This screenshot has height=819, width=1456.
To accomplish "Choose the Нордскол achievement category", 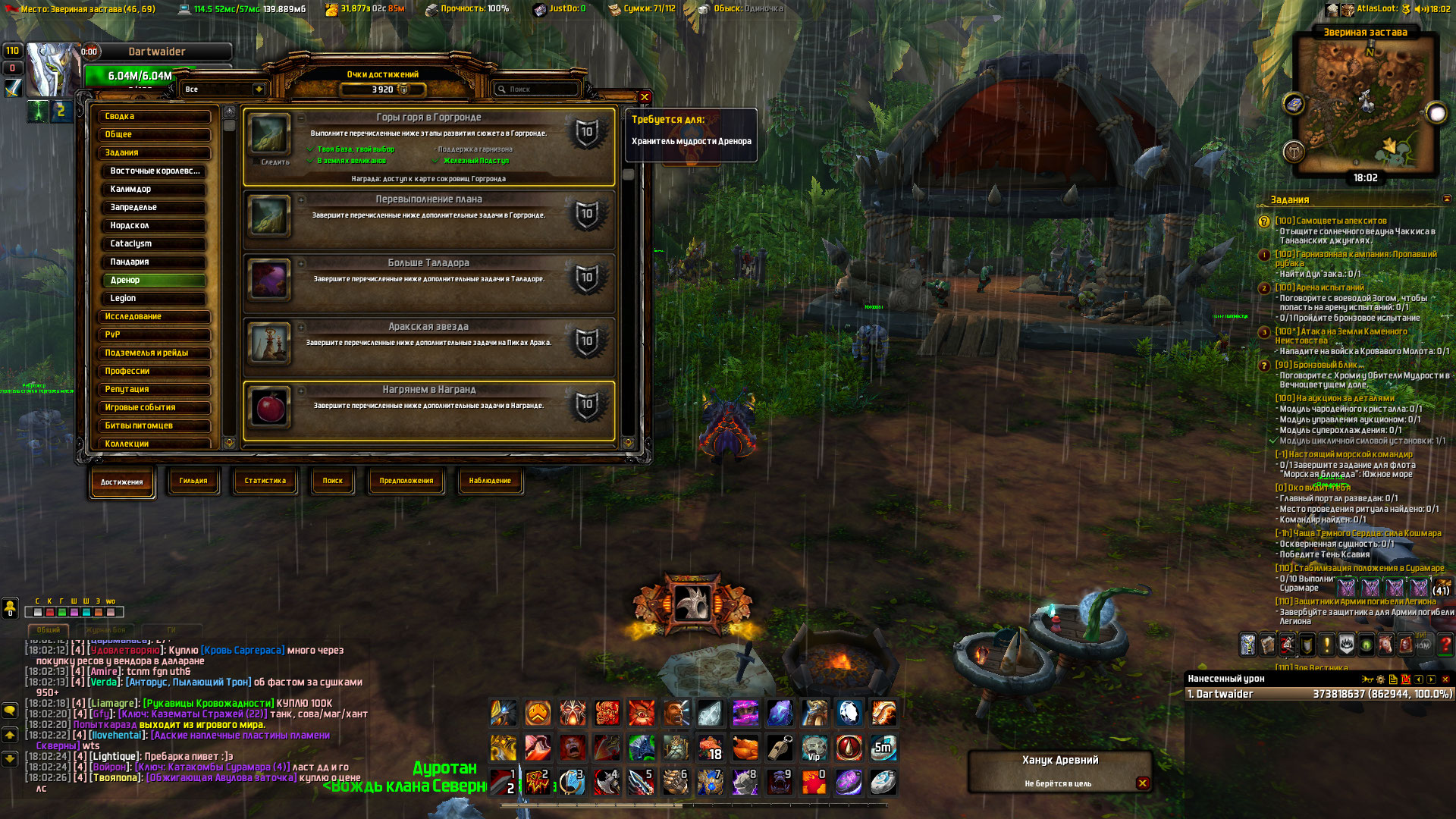I will [x=154, y=226].
